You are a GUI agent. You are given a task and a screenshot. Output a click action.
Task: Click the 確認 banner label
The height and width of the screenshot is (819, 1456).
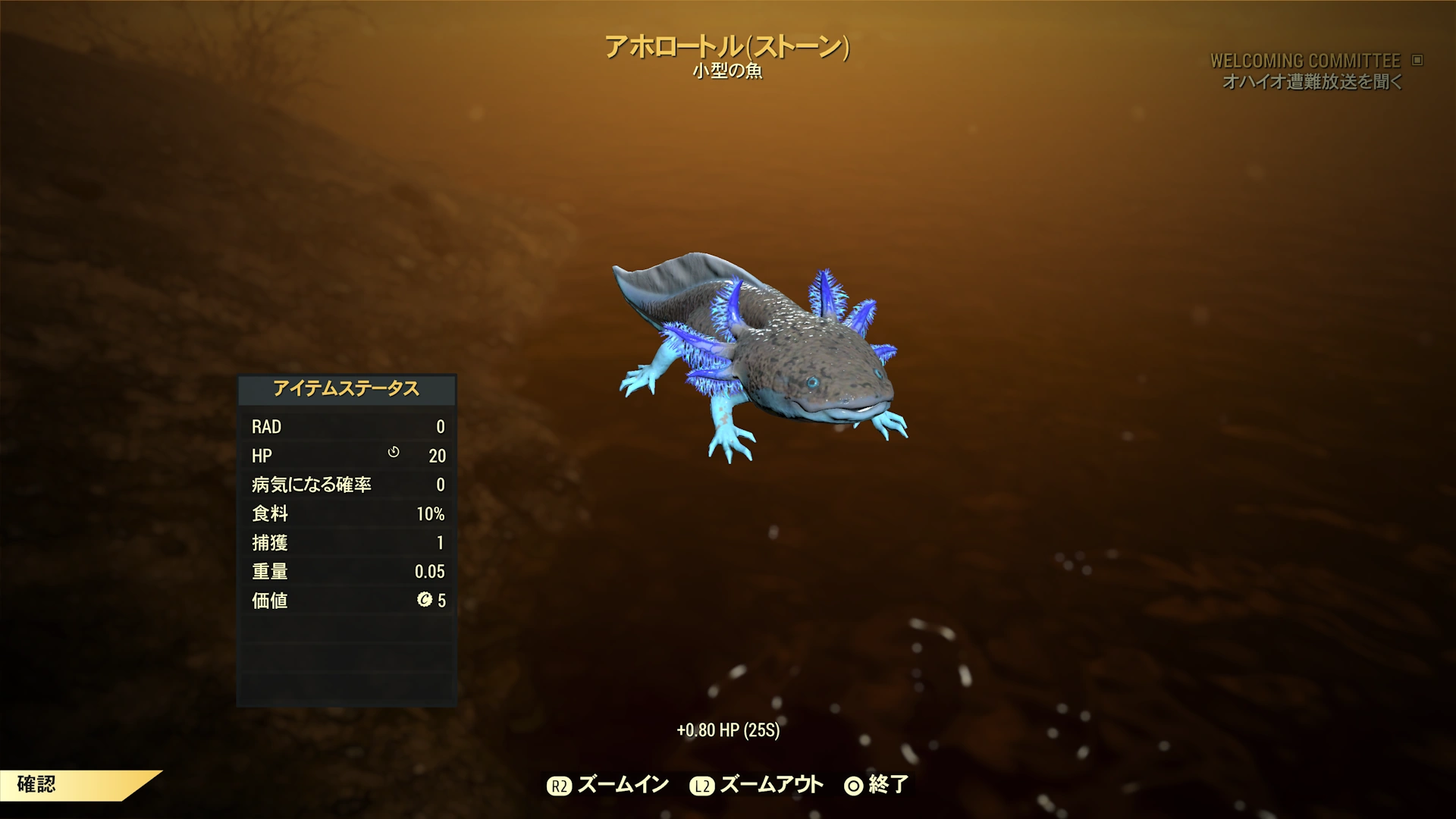[36, 784]
